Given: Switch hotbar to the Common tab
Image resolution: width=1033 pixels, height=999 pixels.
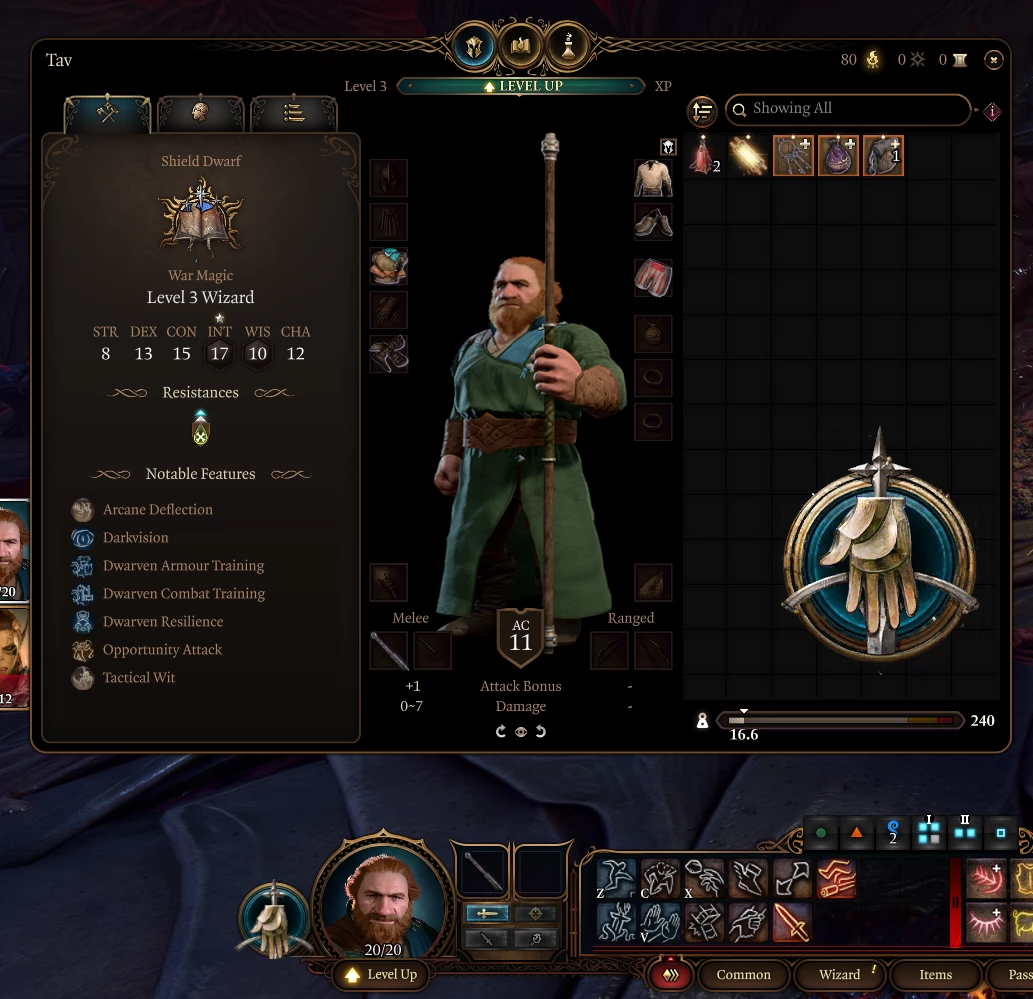Looking at the screenshot, I should 743,975.
